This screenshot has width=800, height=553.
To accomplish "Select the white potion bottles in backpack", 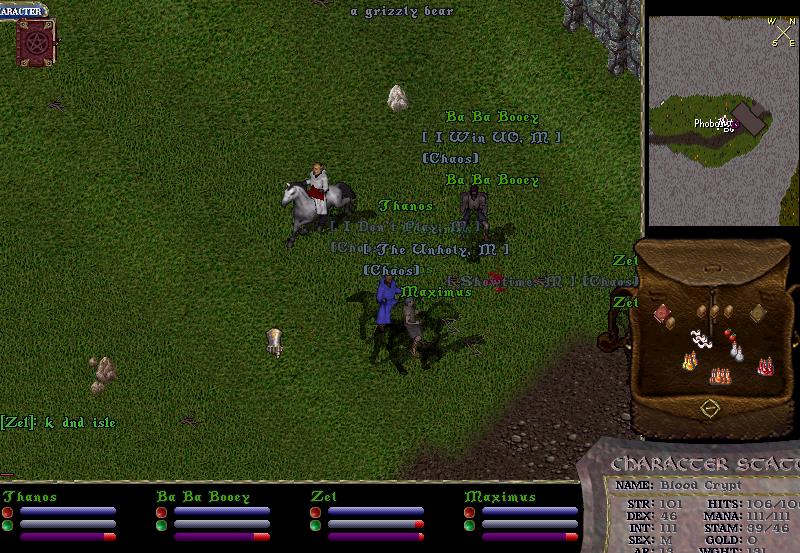I will coord(738,352).
